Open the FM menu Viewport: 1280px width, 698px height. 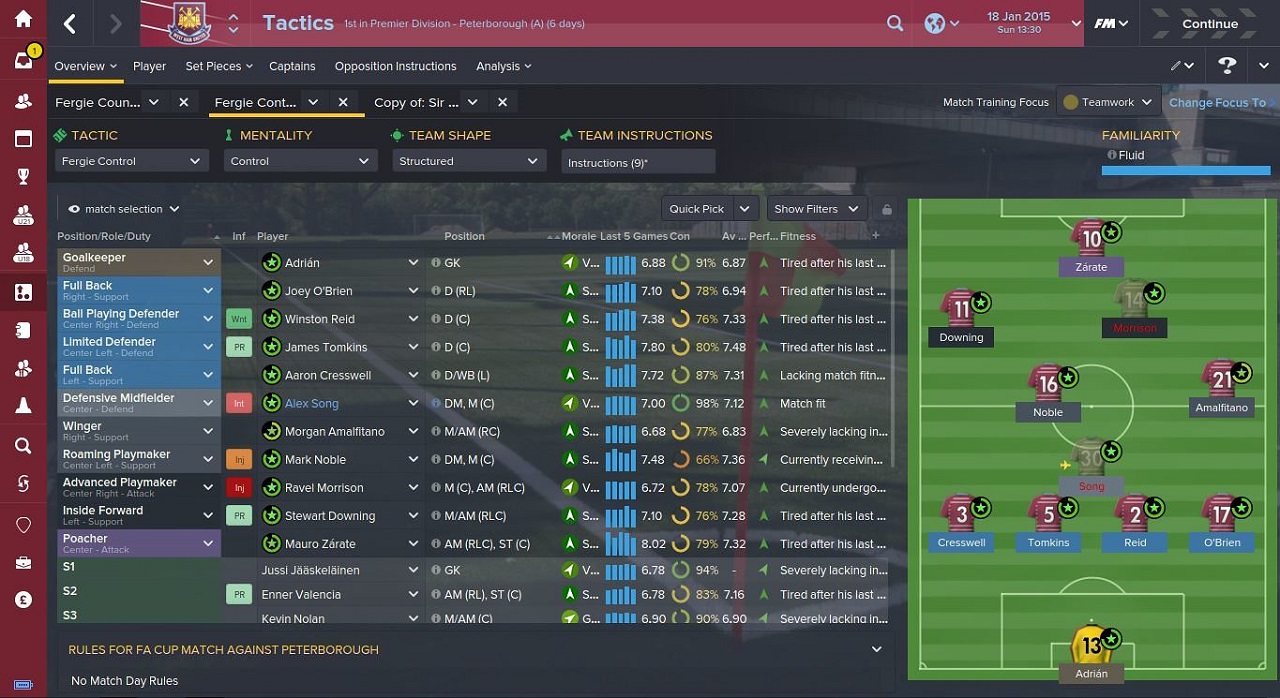(1109, 23)
